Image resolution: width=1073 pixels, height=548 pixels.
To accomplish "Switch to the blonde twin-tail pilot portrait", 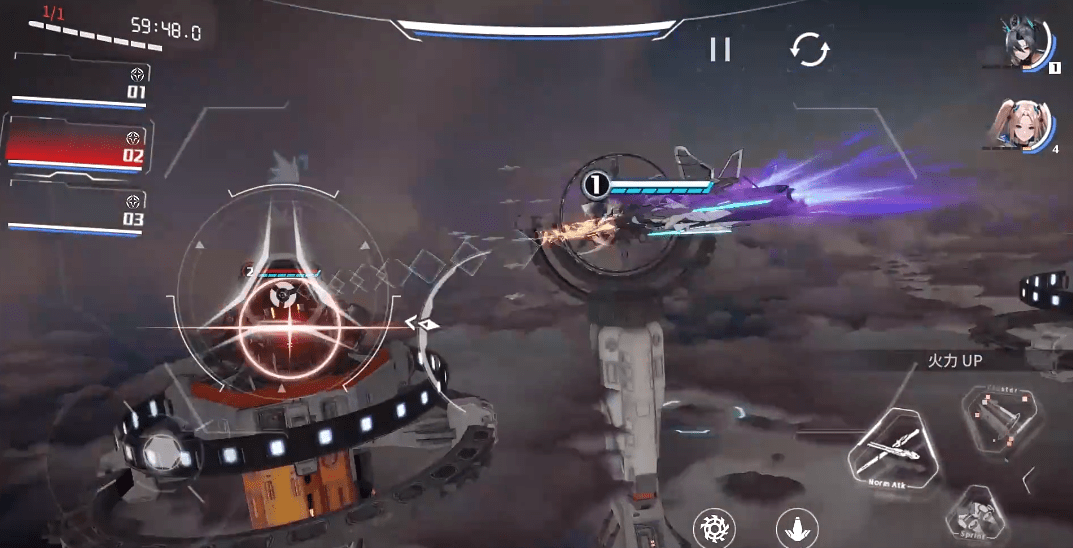I will point(1023,125).
